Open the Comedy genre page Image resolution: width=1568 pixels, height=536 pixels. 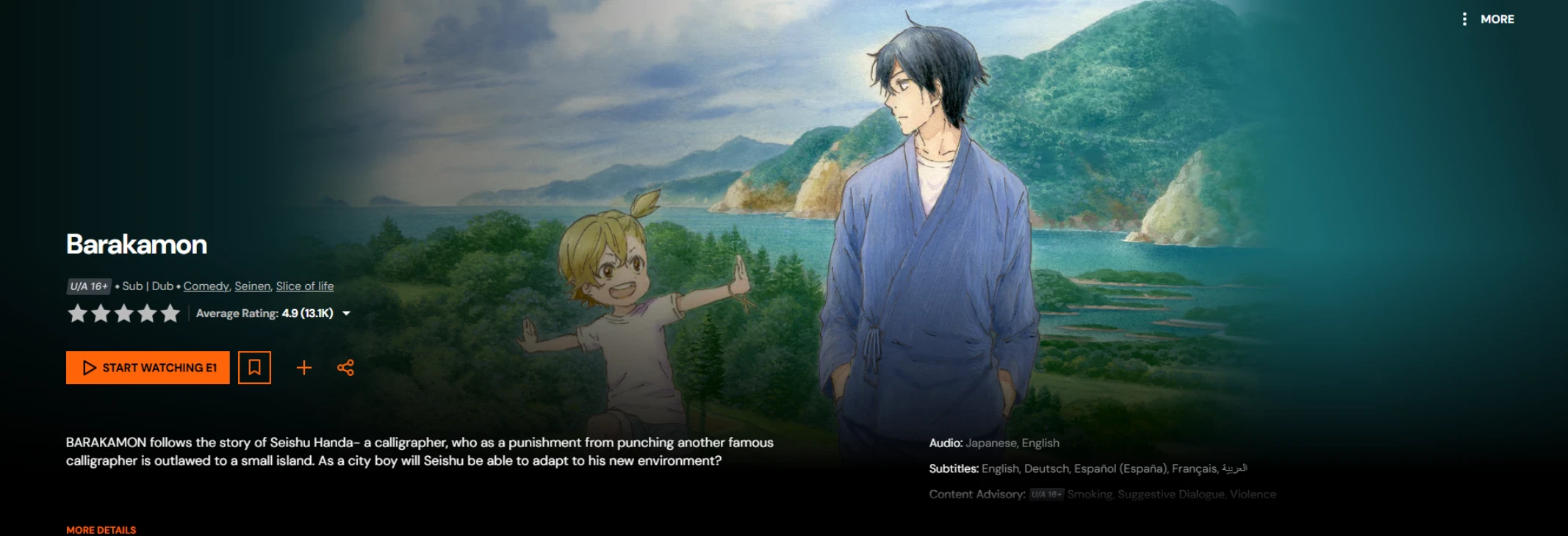[206, 286]
